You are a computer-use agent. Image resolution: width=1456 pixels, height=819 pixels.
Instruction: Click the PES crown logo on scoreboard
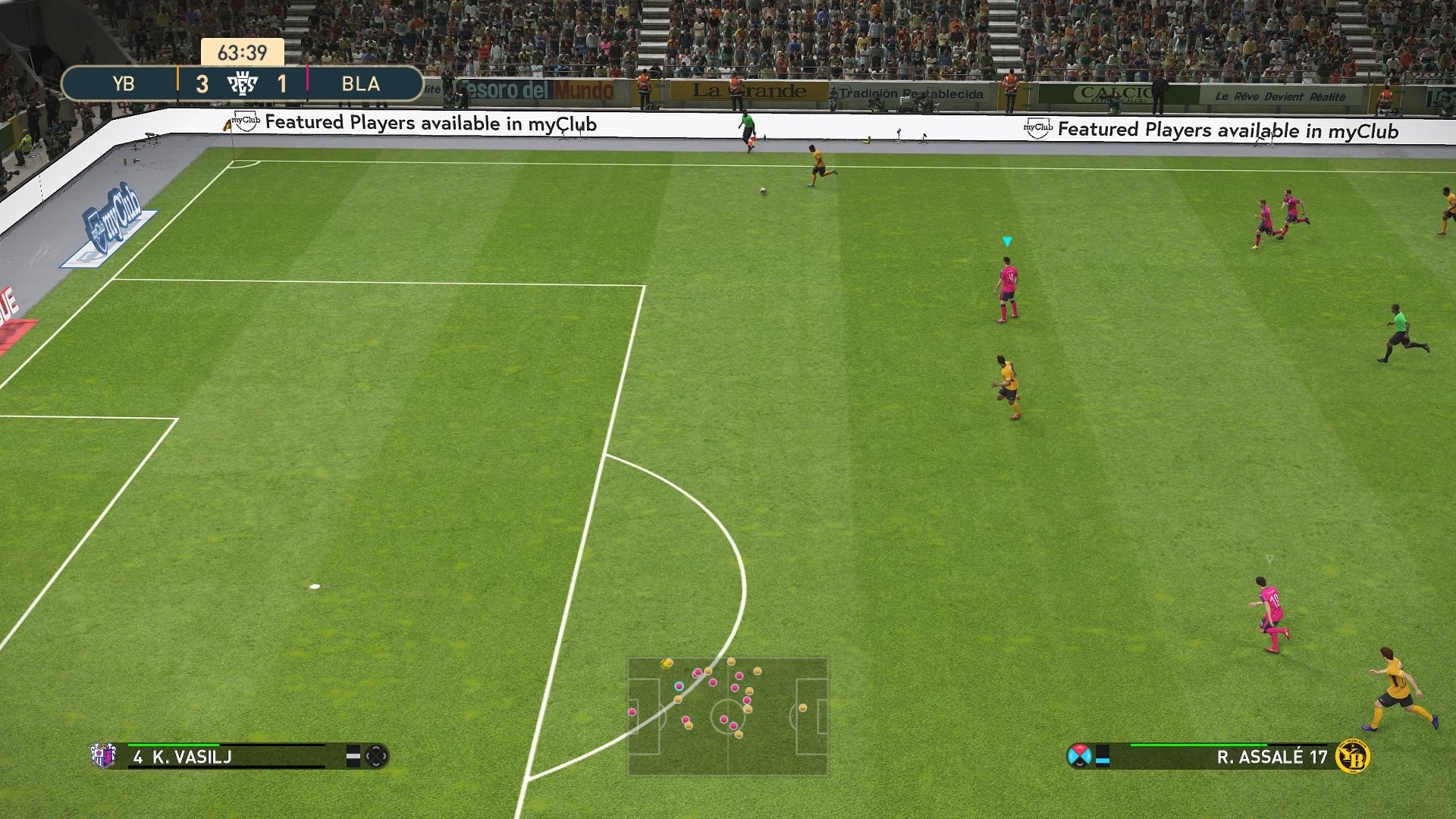[x=243, y=83]
